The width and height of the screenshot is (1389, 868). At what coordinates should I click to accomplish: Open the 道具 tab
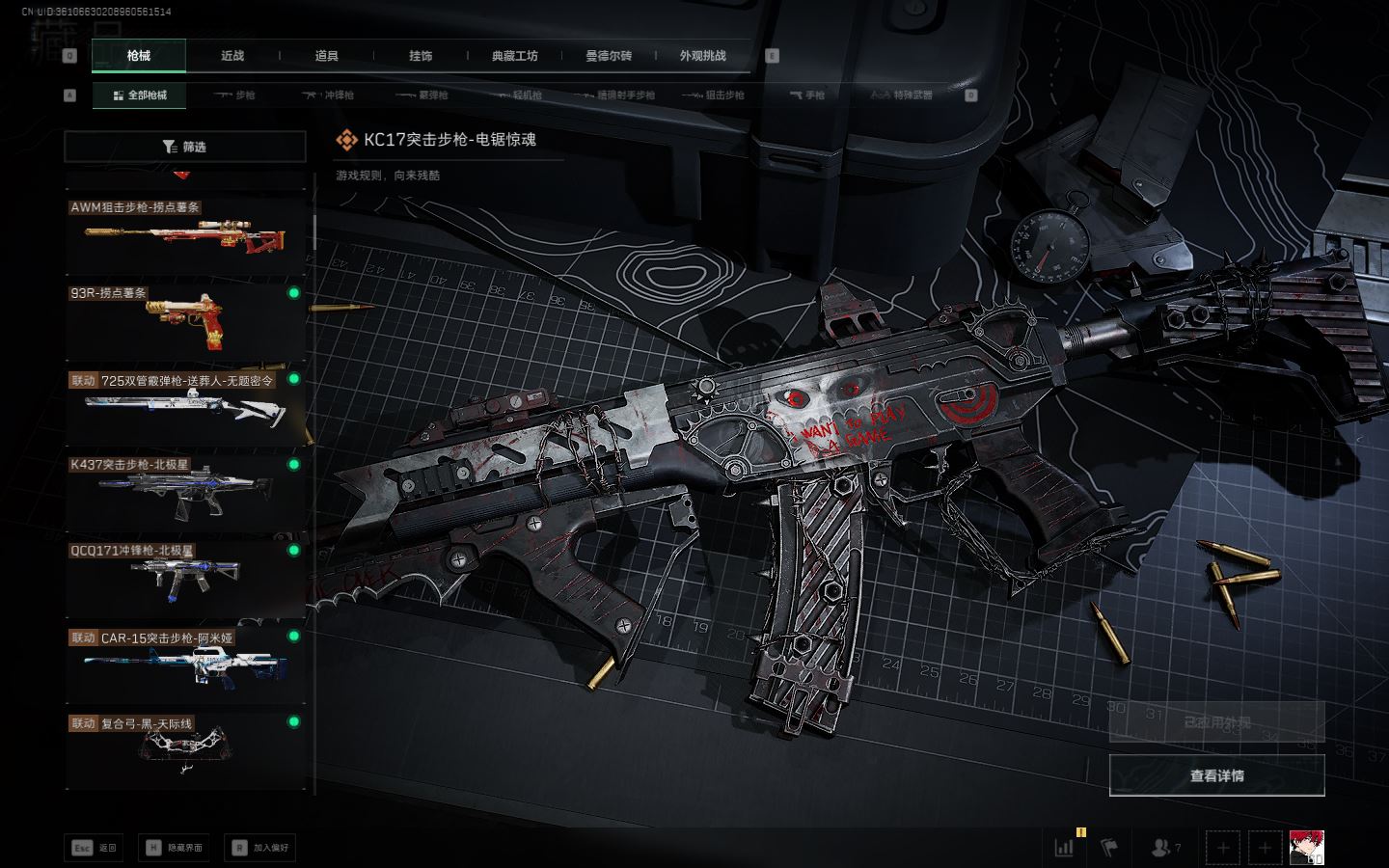pyautogui.click(x=327, y=56)
